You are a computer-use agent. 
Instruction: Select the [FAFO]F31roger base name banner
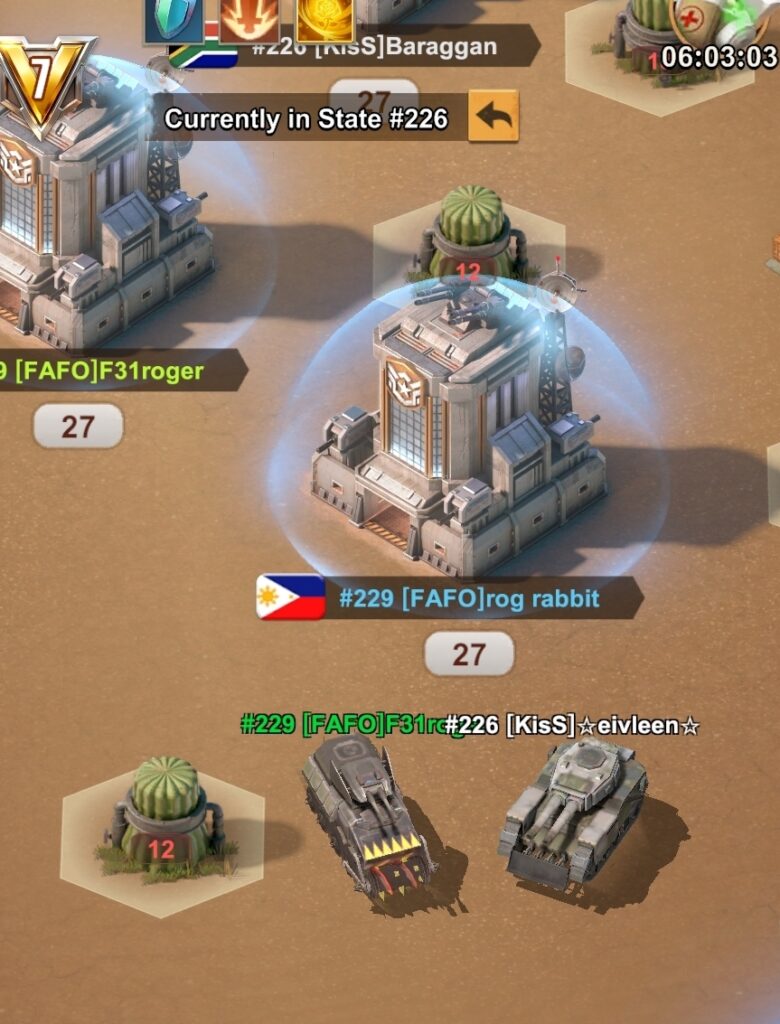[115, 372]
